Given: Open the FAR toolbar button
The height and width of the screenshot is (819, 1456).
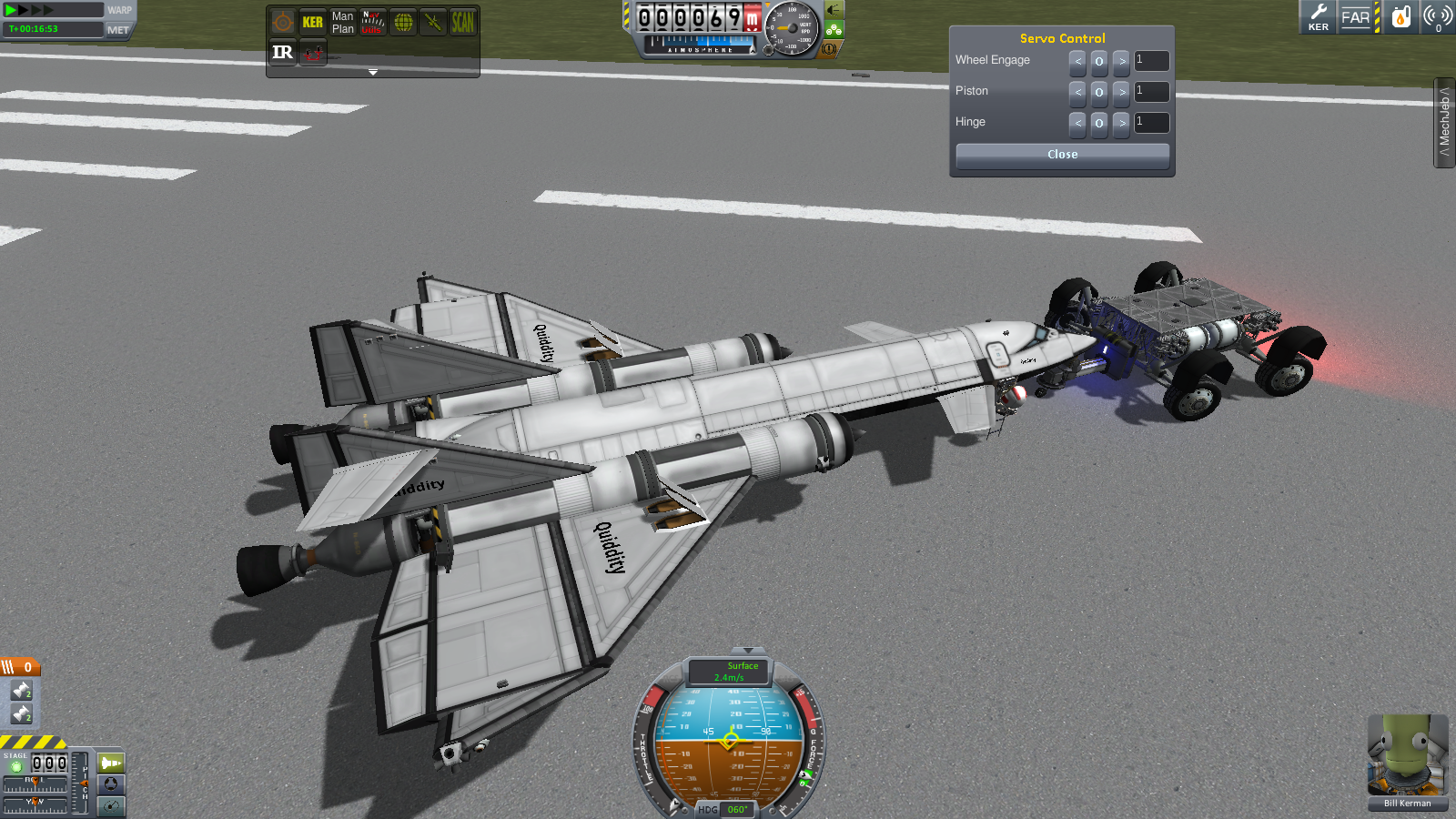Looking at the screenshot, I should pos(1355,17).
